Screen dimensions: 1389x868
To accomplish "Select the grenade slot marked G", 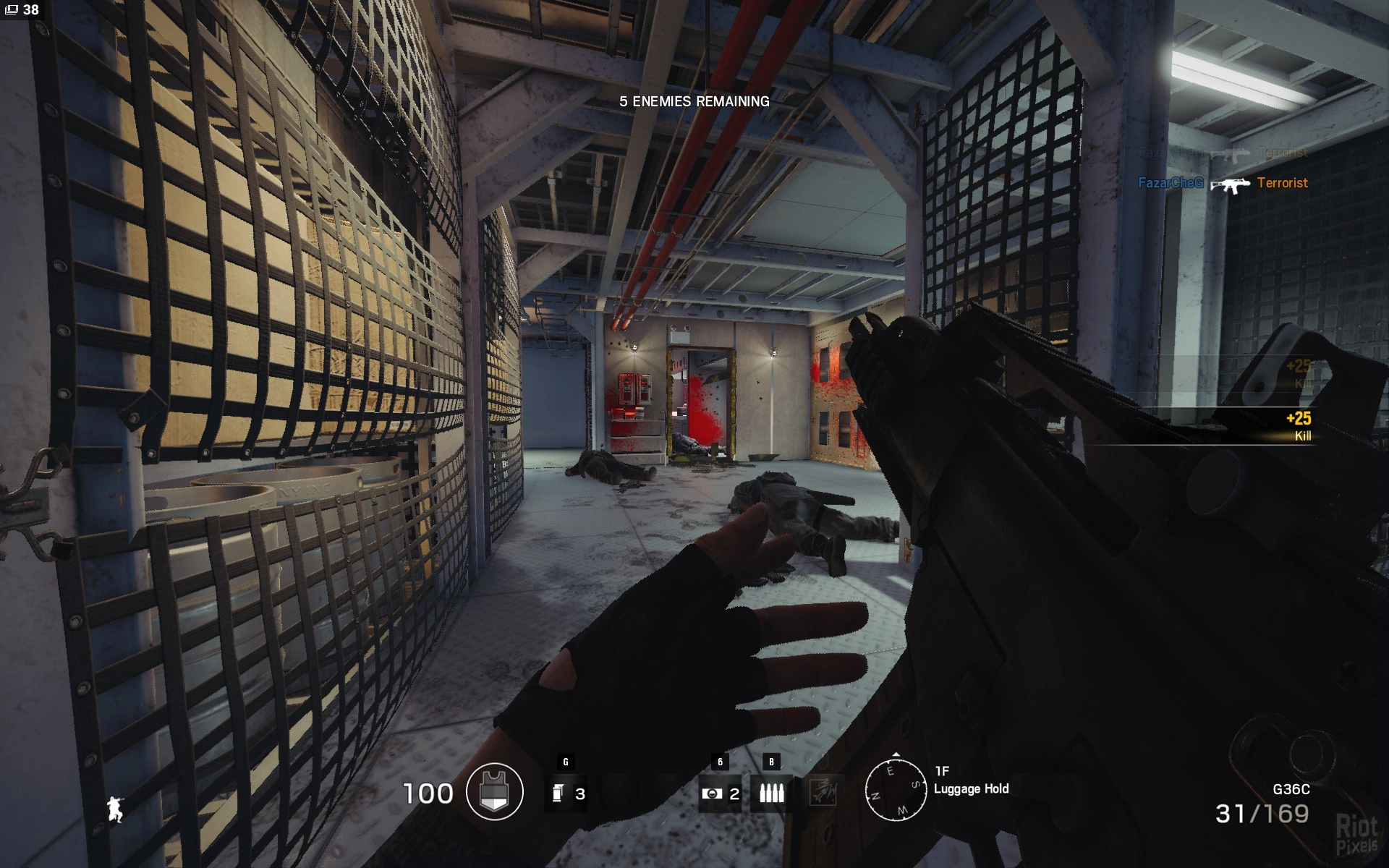I will coord(568,793).
